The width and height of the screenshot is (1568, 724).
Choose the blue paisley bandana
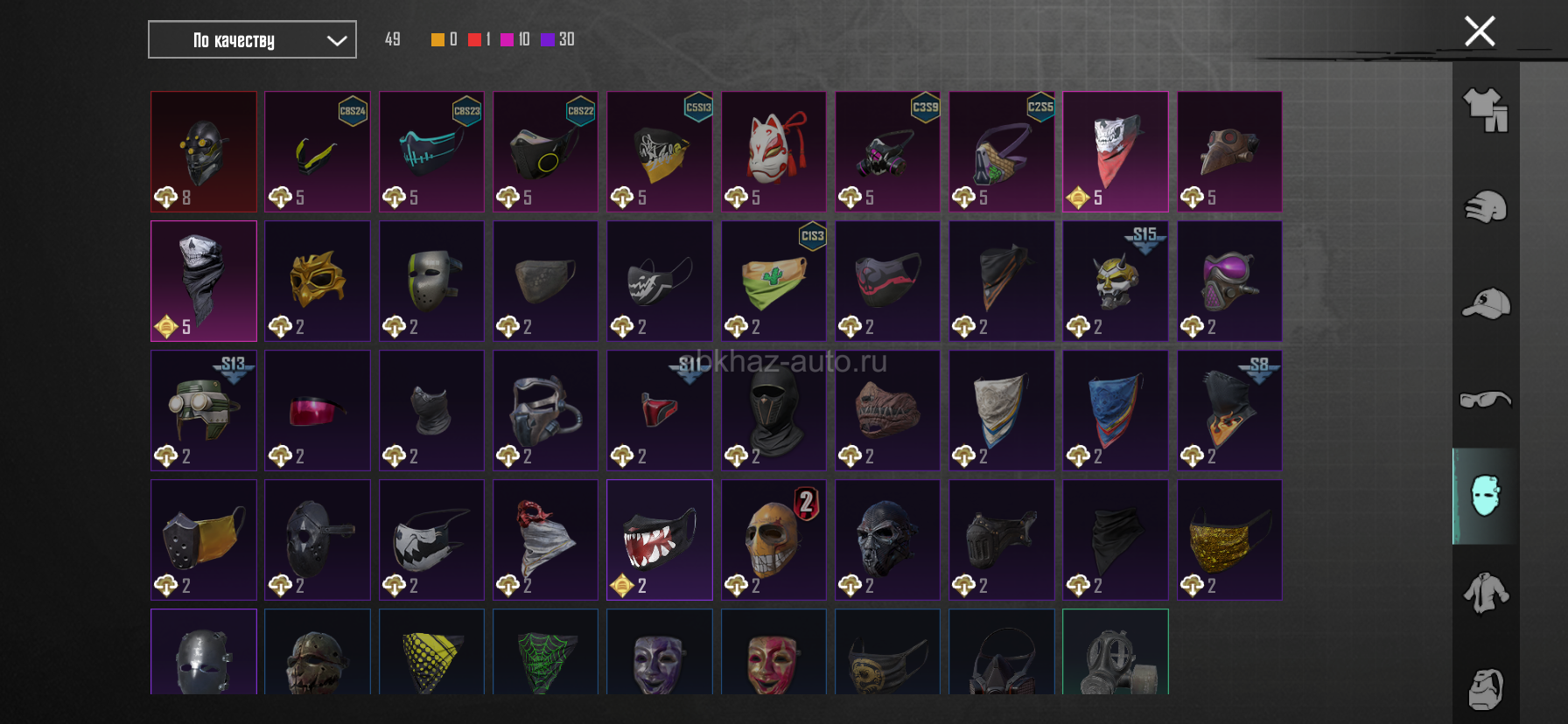pos(1115,409)
